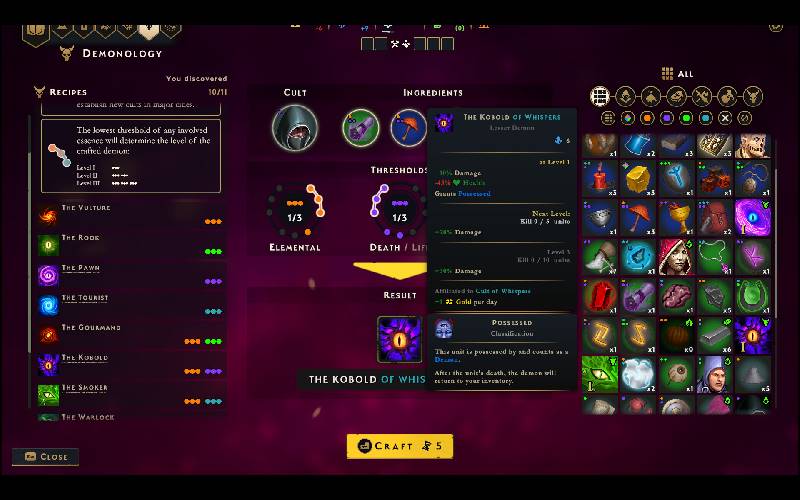Open The Gourmand recipe

tap(91, 329)
